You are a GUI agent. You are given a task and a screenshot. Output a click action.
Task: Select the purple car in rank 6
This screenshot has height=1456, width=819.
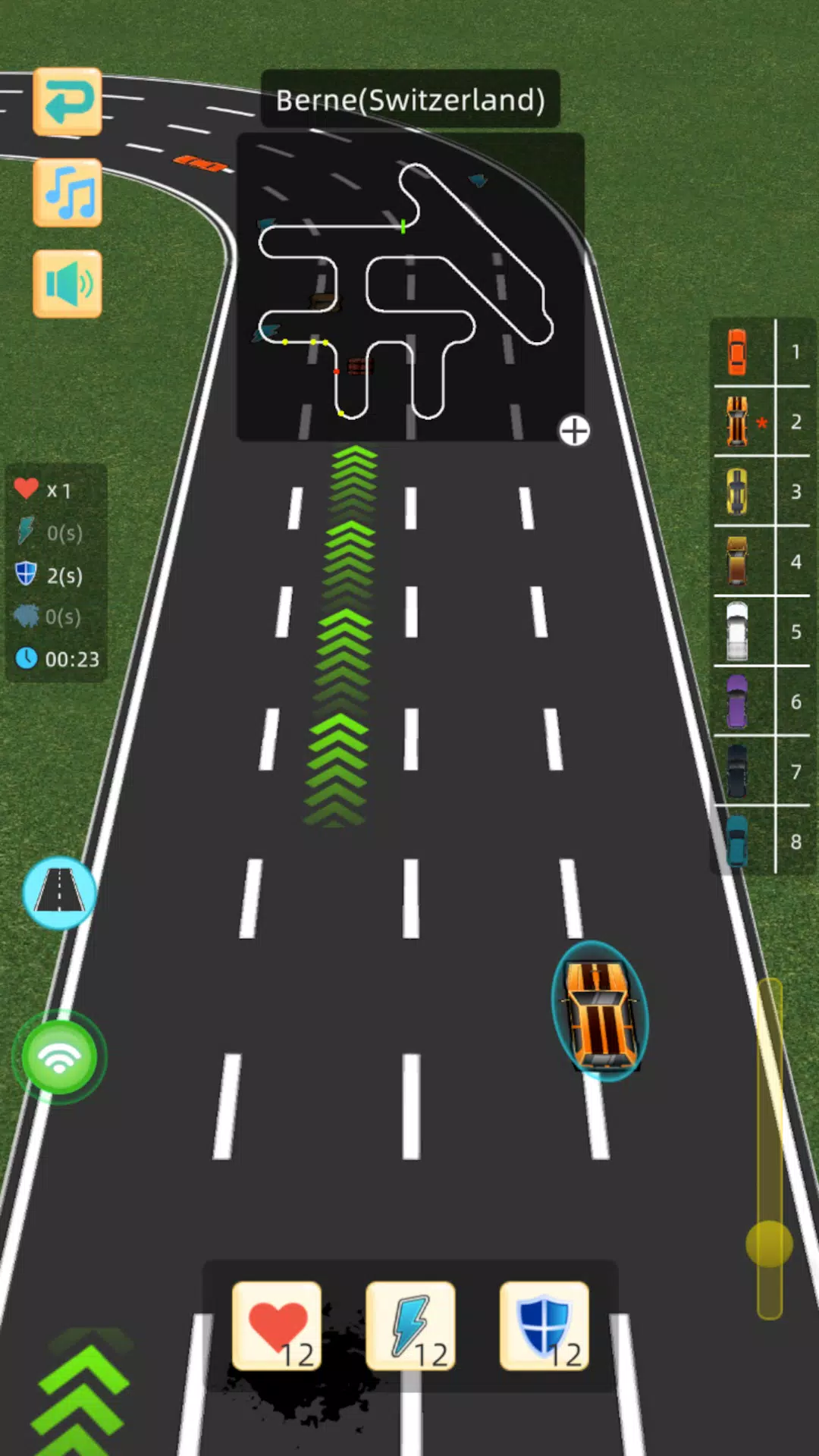(737, 701)
